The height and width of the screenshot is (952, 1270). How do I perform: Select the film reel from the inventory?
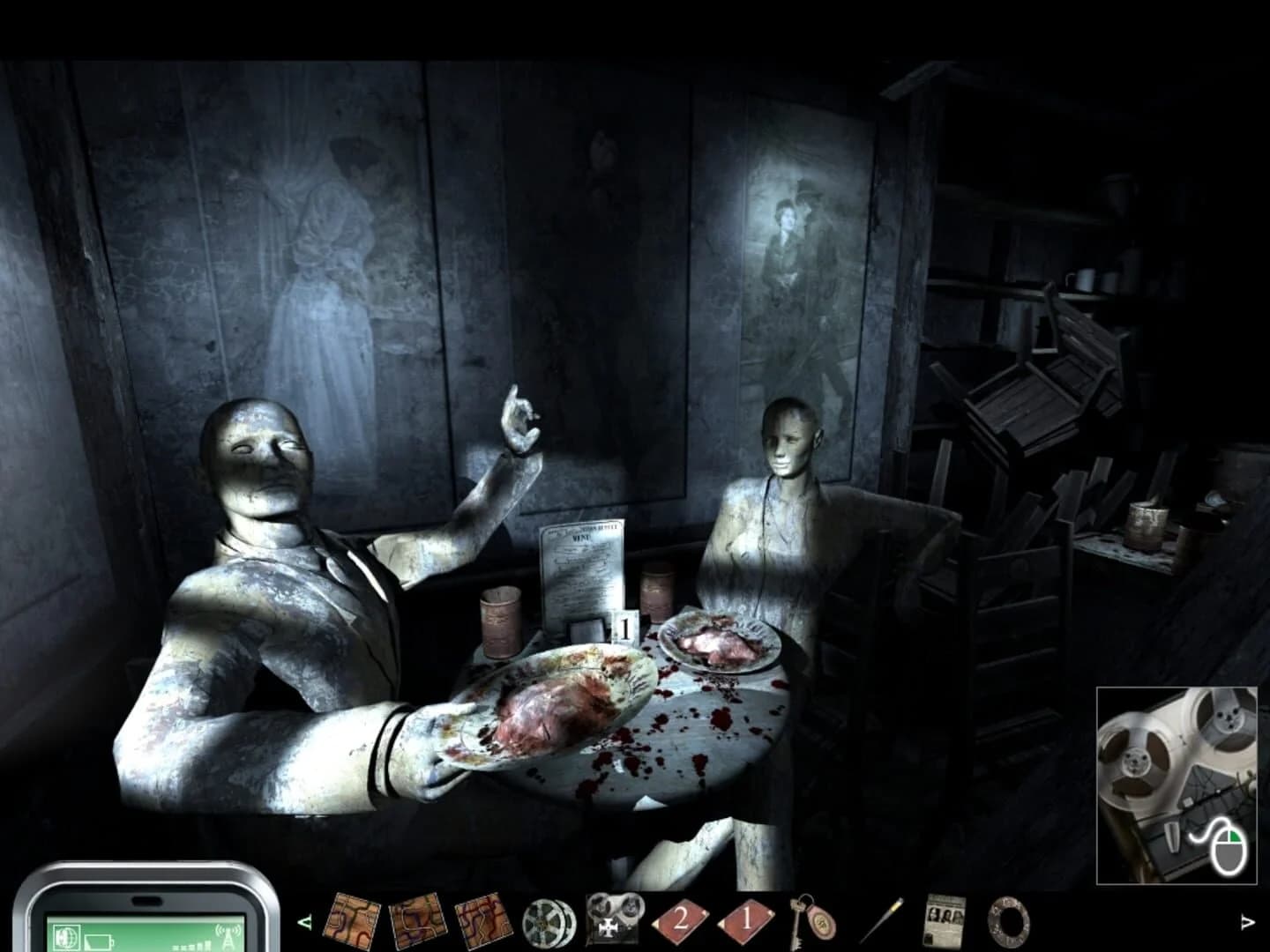(545, 919)
